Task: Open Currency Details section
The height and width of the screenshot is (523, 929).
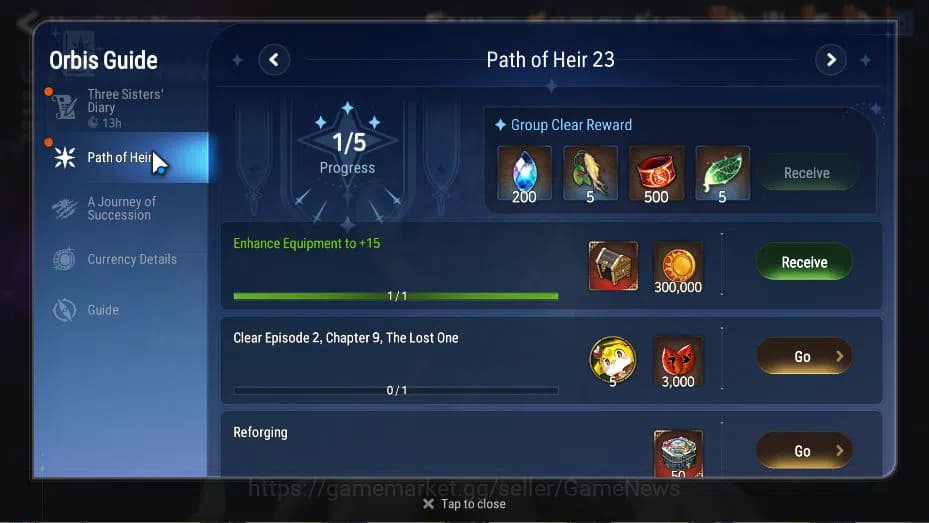Action: coord(130,259)
